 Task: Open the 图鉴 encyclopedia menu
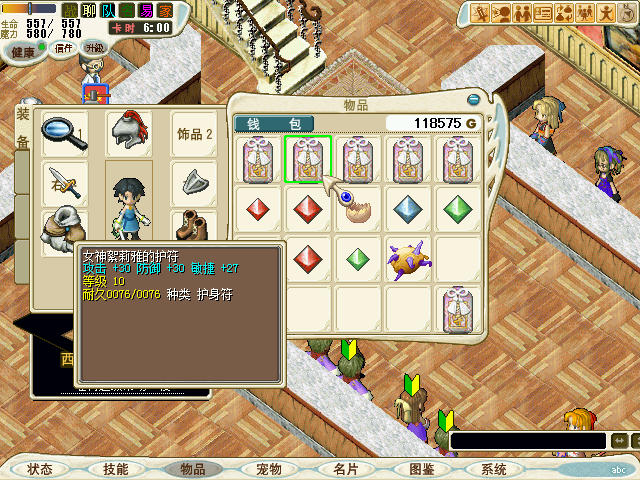click(x=421, y=469)
